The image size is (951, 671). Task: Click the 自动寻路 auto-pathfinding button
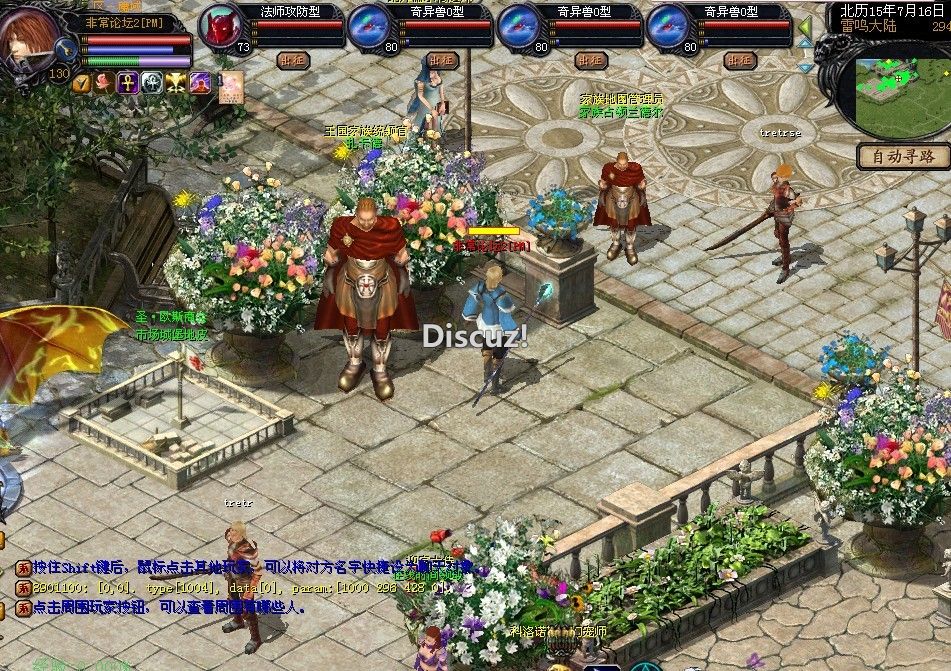click(x=903, y=156)
